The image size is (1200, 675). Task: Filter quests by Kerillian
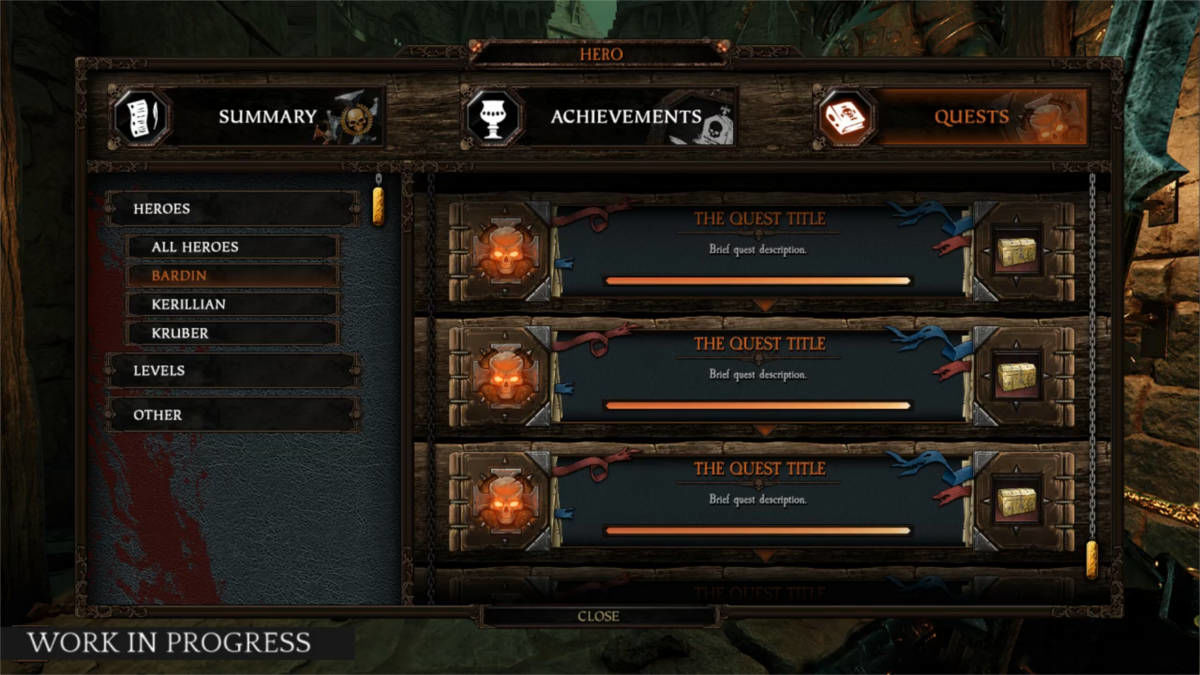pyautogui.click(x=232, y=304)
